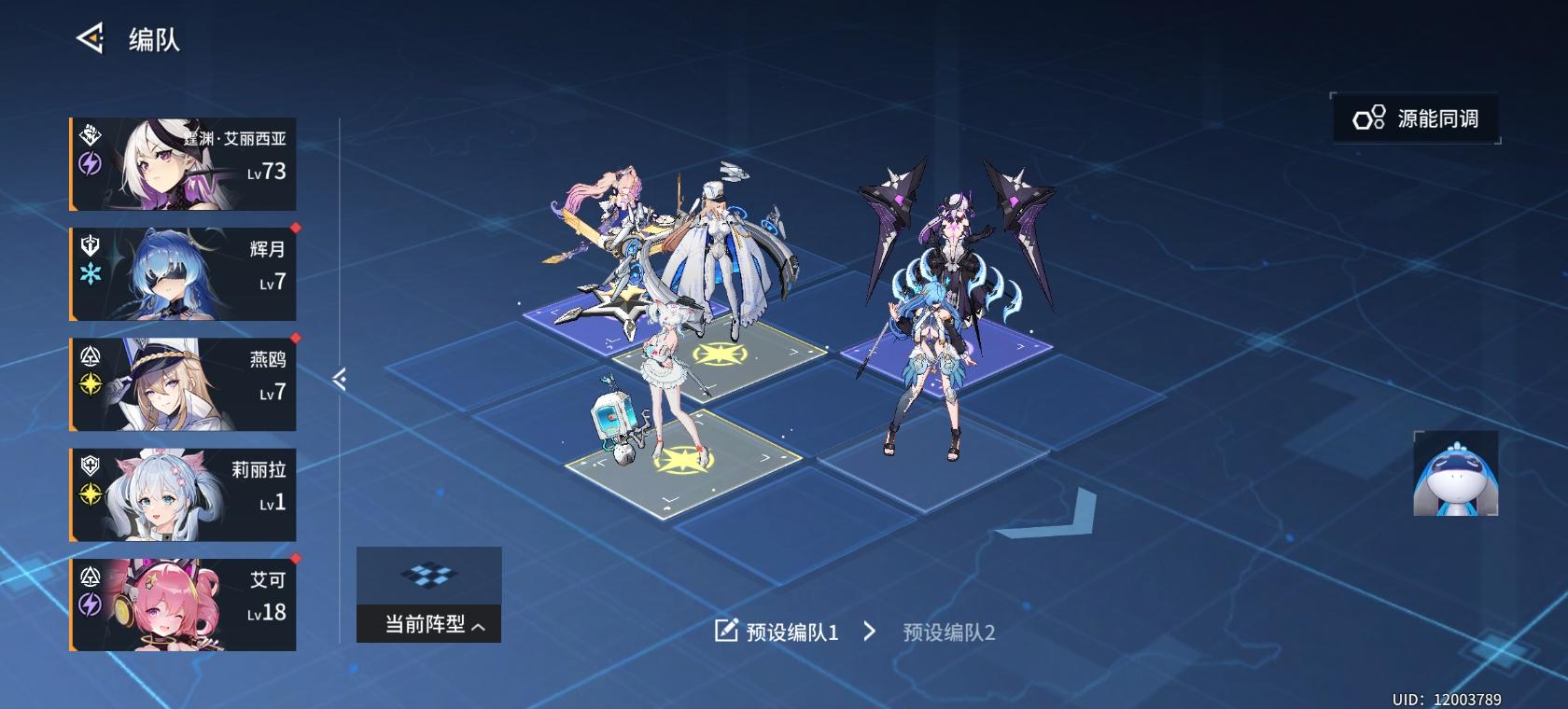
Task: Open the 源能同调 feature
Action: click(x=1415, y=118)
